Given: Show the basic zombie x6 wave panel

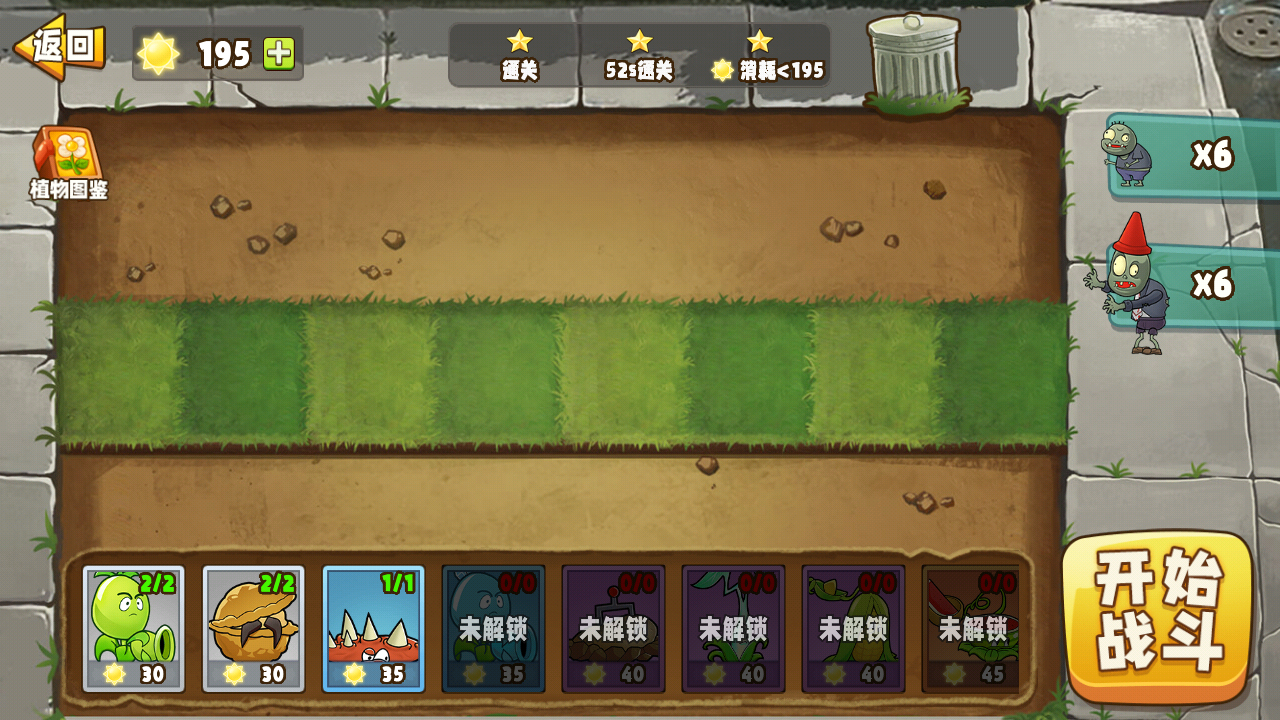Looking at the screenshot, I should pos(1190,156).
